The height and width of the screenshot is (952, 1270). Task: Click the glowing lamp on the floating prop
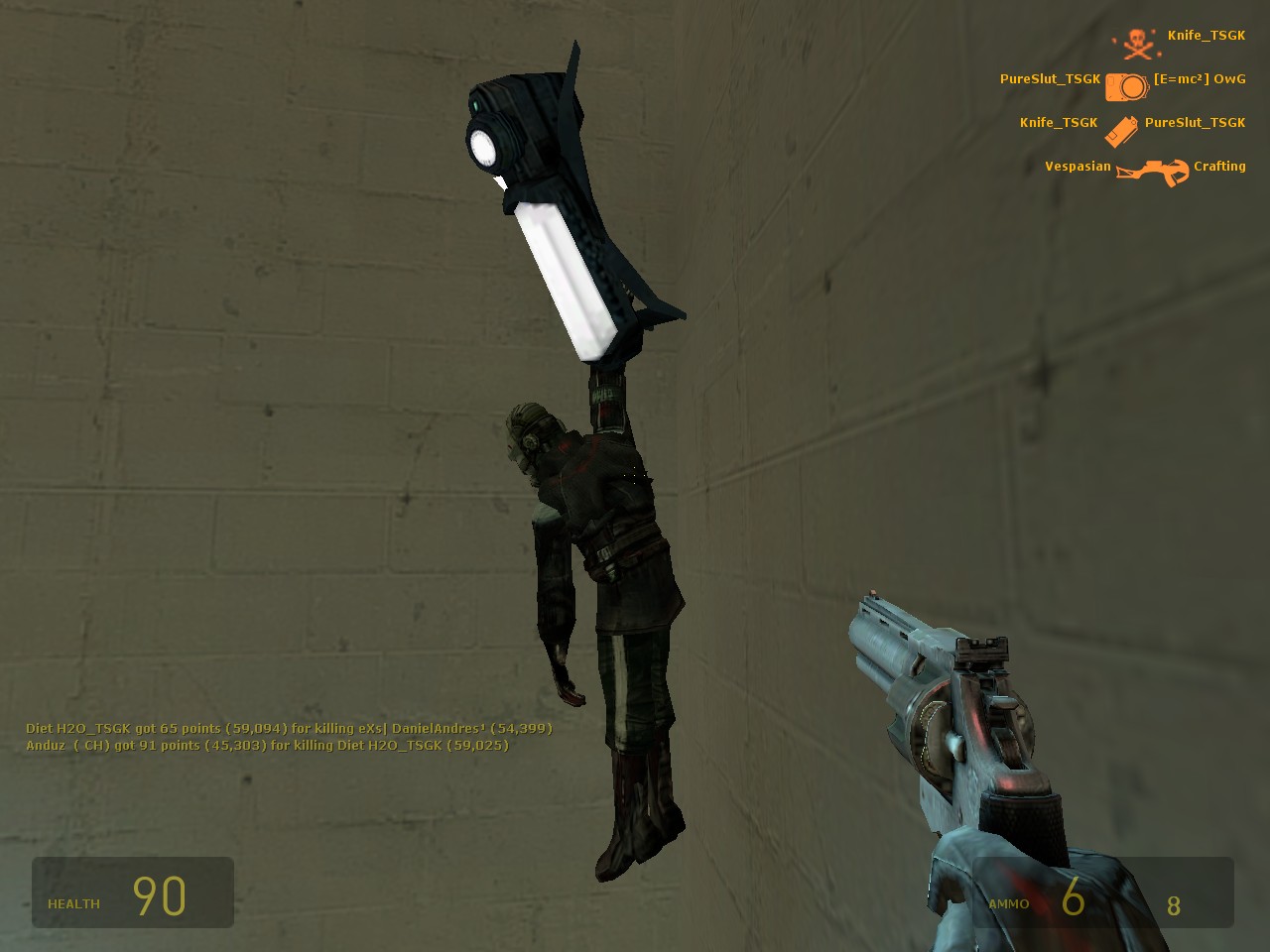click(486, 149)
